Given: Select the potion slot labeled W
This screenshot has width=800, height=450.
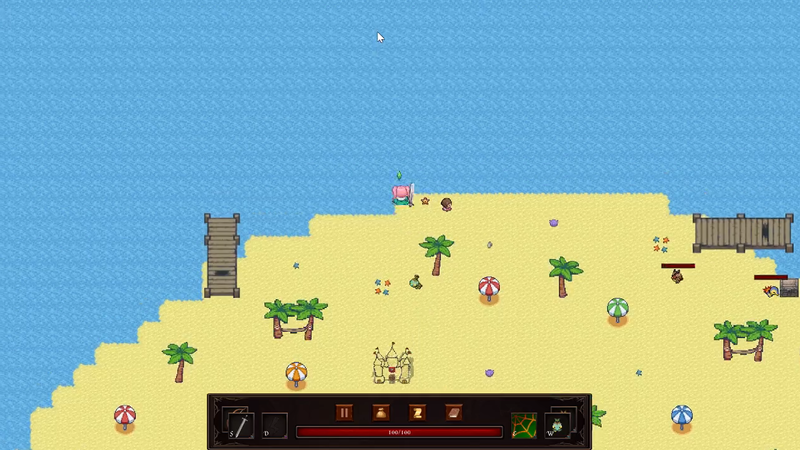Looking at the screenshot, I should (x=558, y=425).
